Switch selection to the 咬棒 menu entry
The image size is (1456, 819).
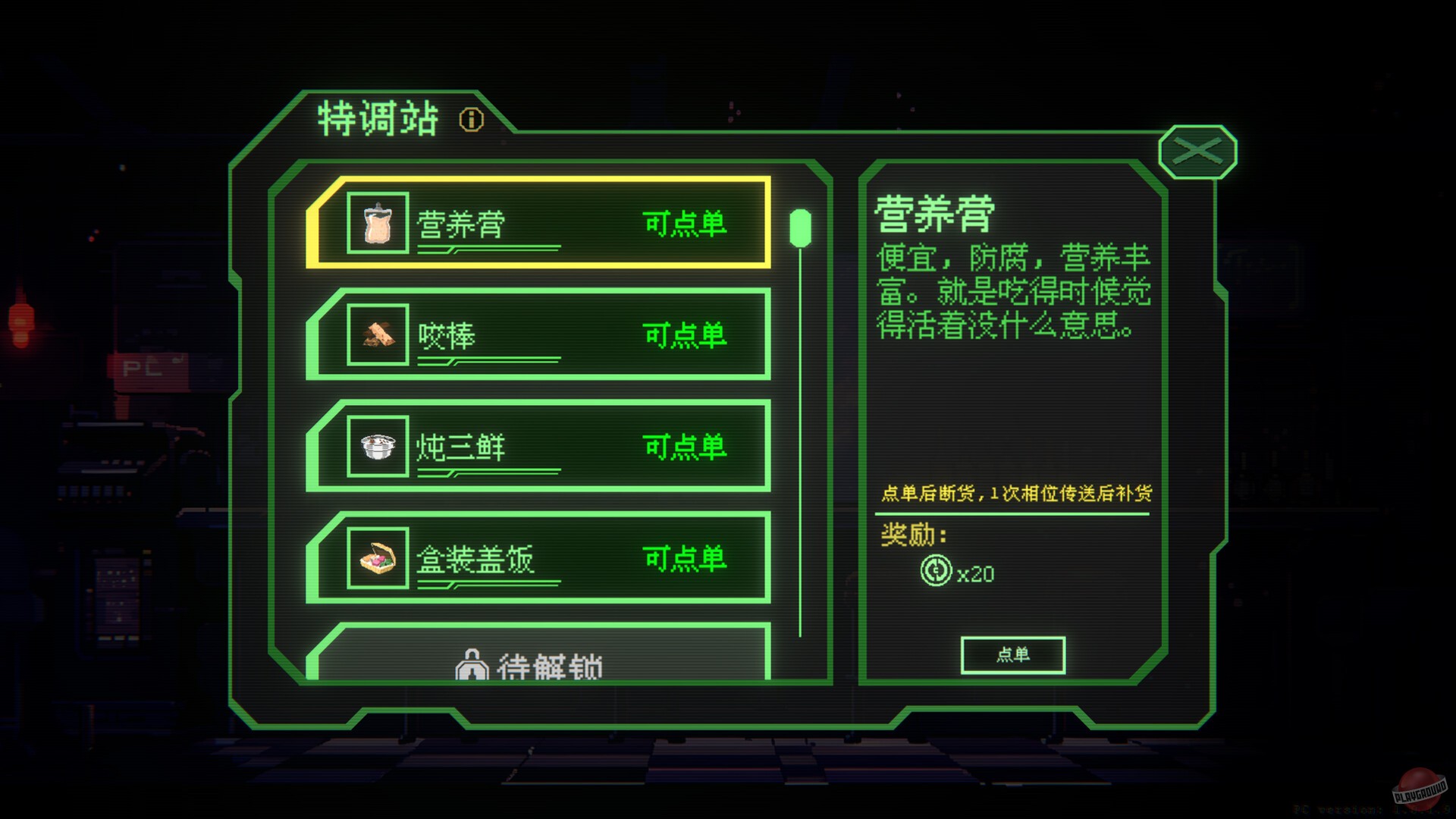538,336
